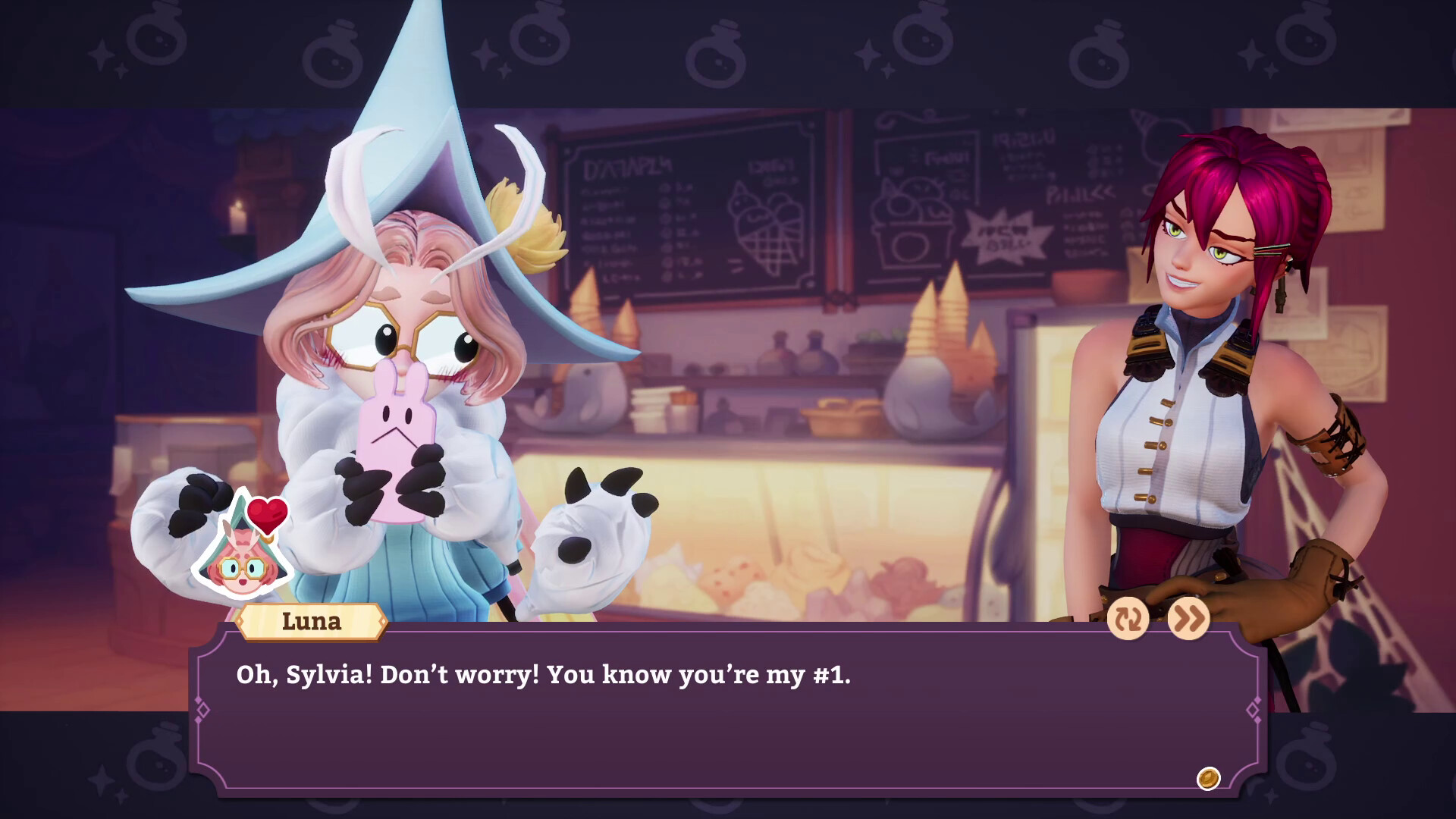Image resolution: width=1456 pixels, height=819 pixels.
Task: Toggle auto-play for the conversation
Action: [1128, 620]
